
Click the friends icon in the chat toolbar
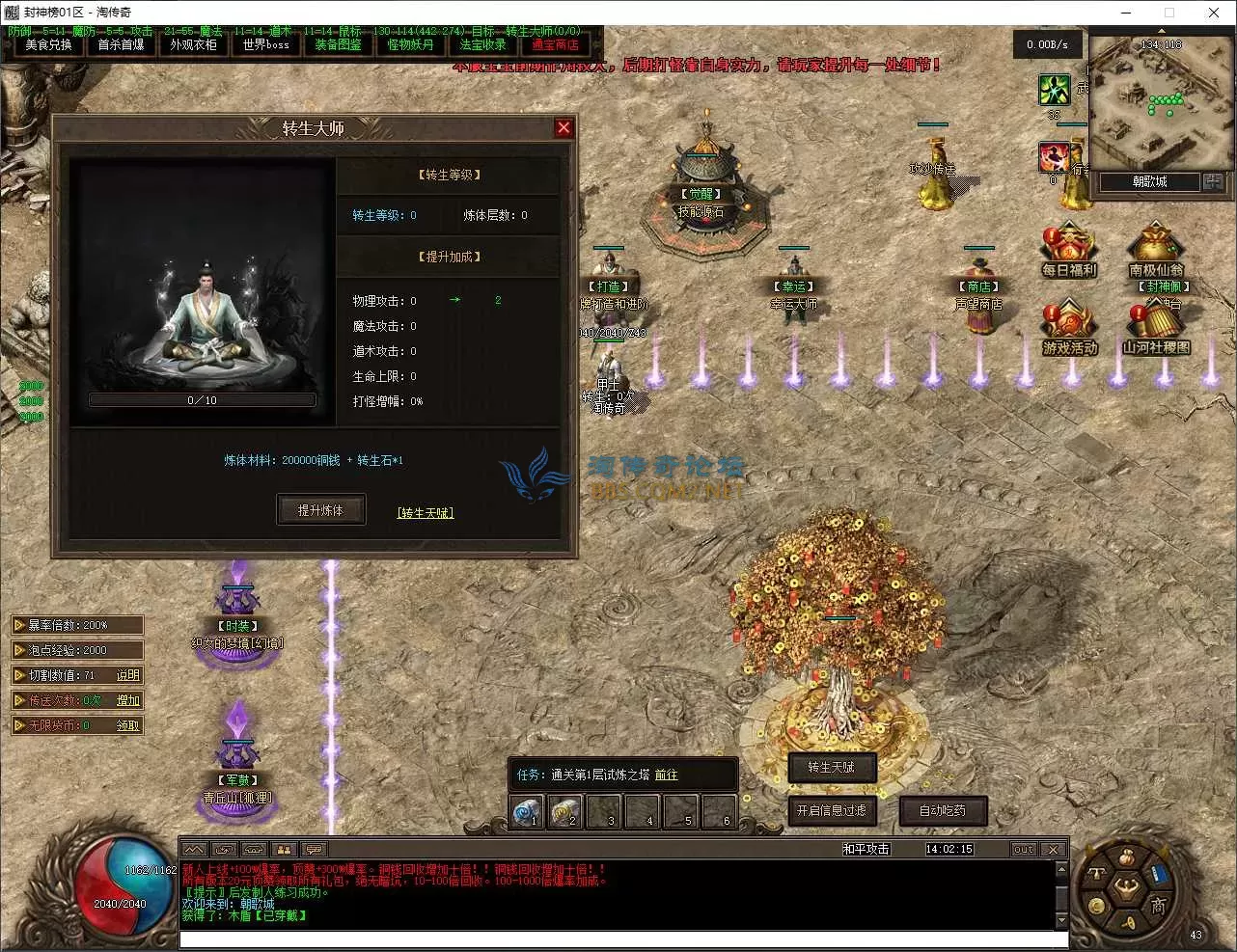[284, 849]
